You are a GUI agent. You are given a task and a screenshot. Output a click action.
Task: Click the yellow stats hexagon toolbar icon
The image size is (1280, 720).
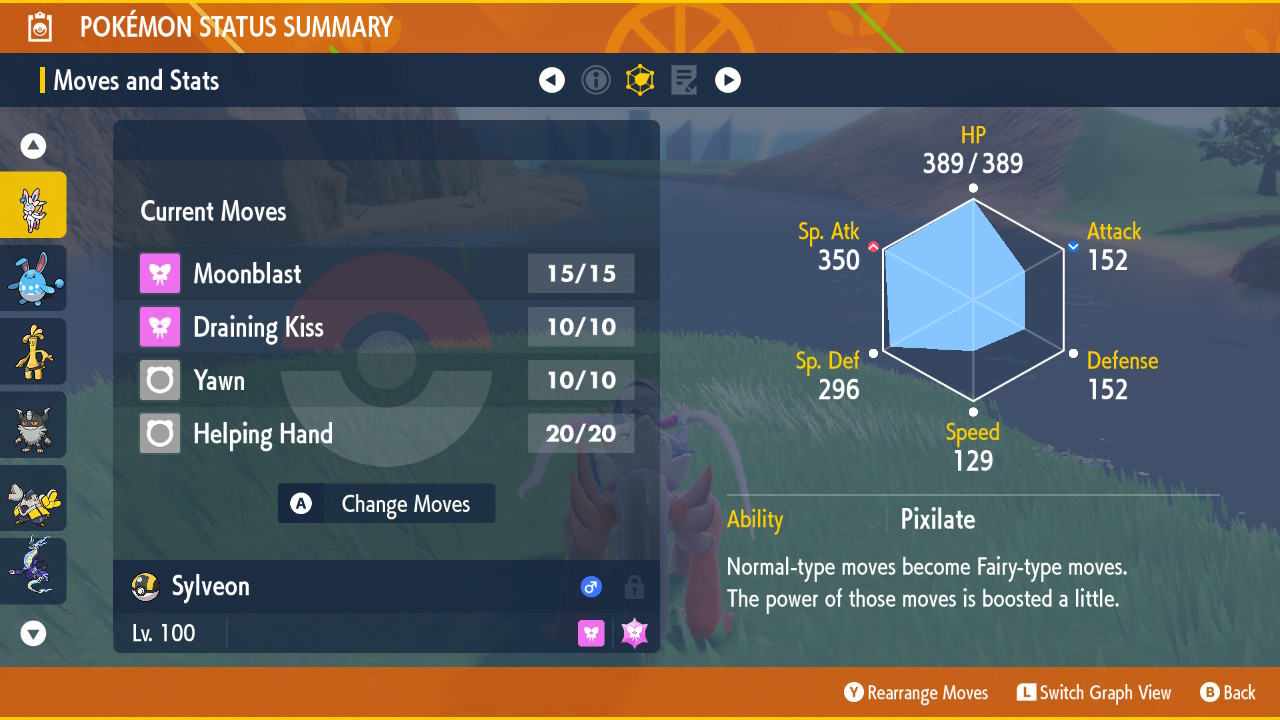point(640,80)
